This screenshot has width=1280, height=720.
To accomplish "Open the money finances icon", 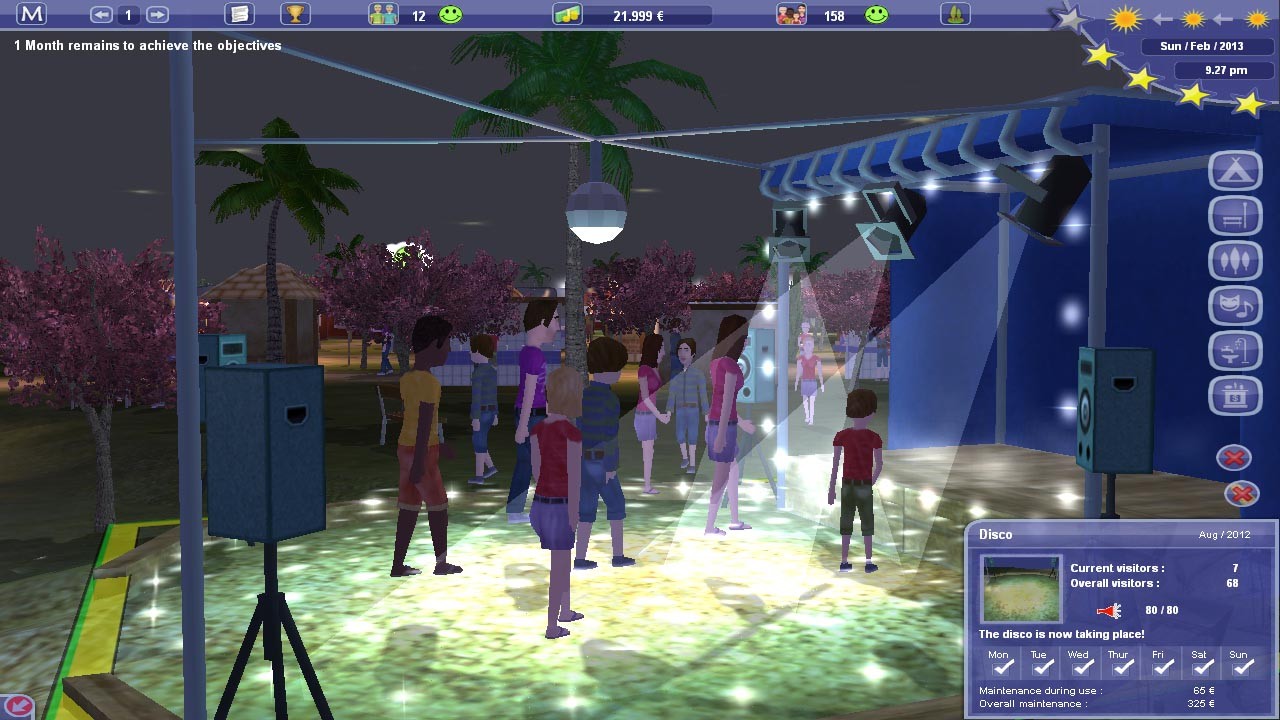I will tap(567, 15).
